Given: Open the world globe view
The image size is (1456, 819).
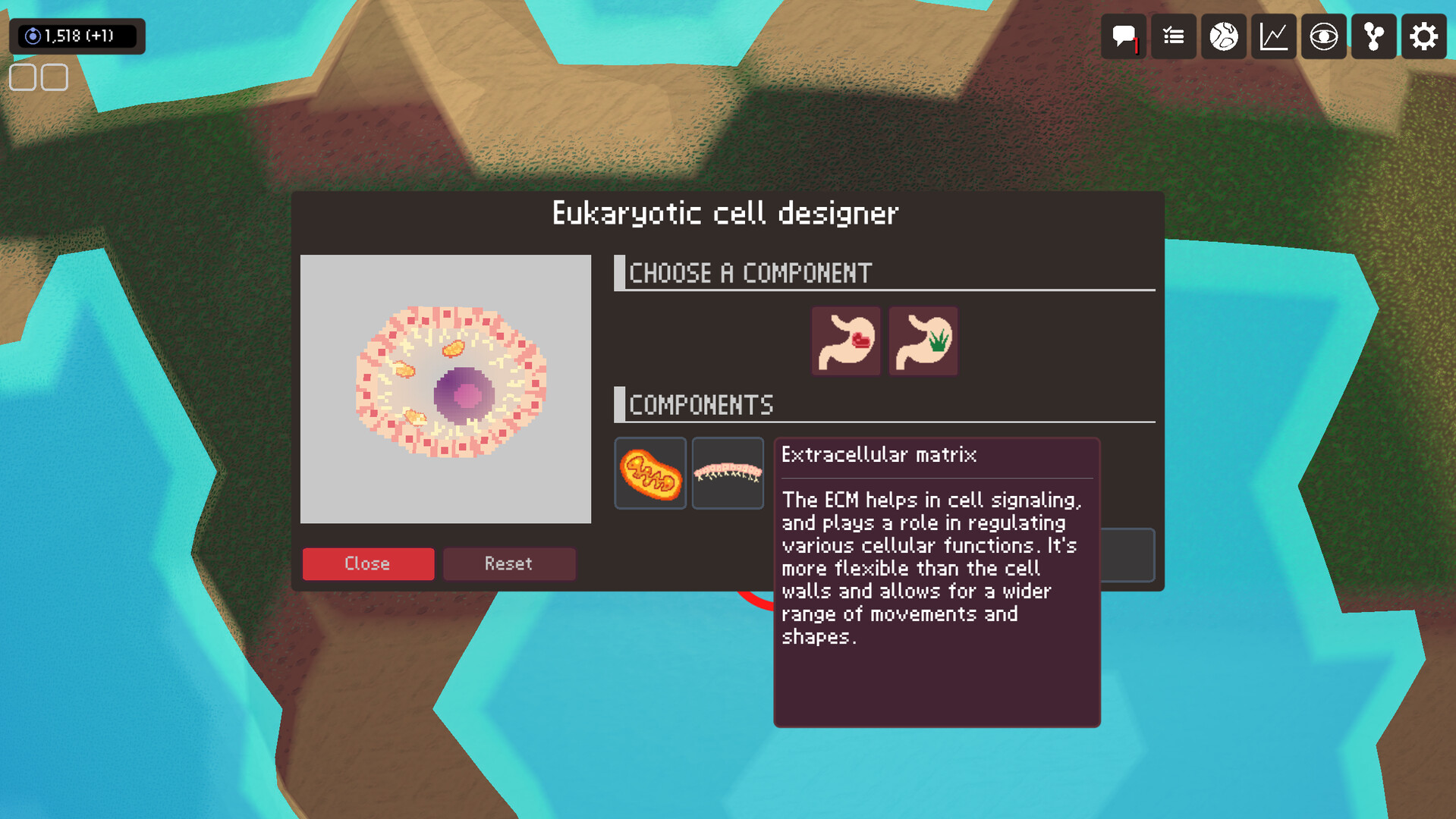Looking at the screenshot, I should point(1223,36).
